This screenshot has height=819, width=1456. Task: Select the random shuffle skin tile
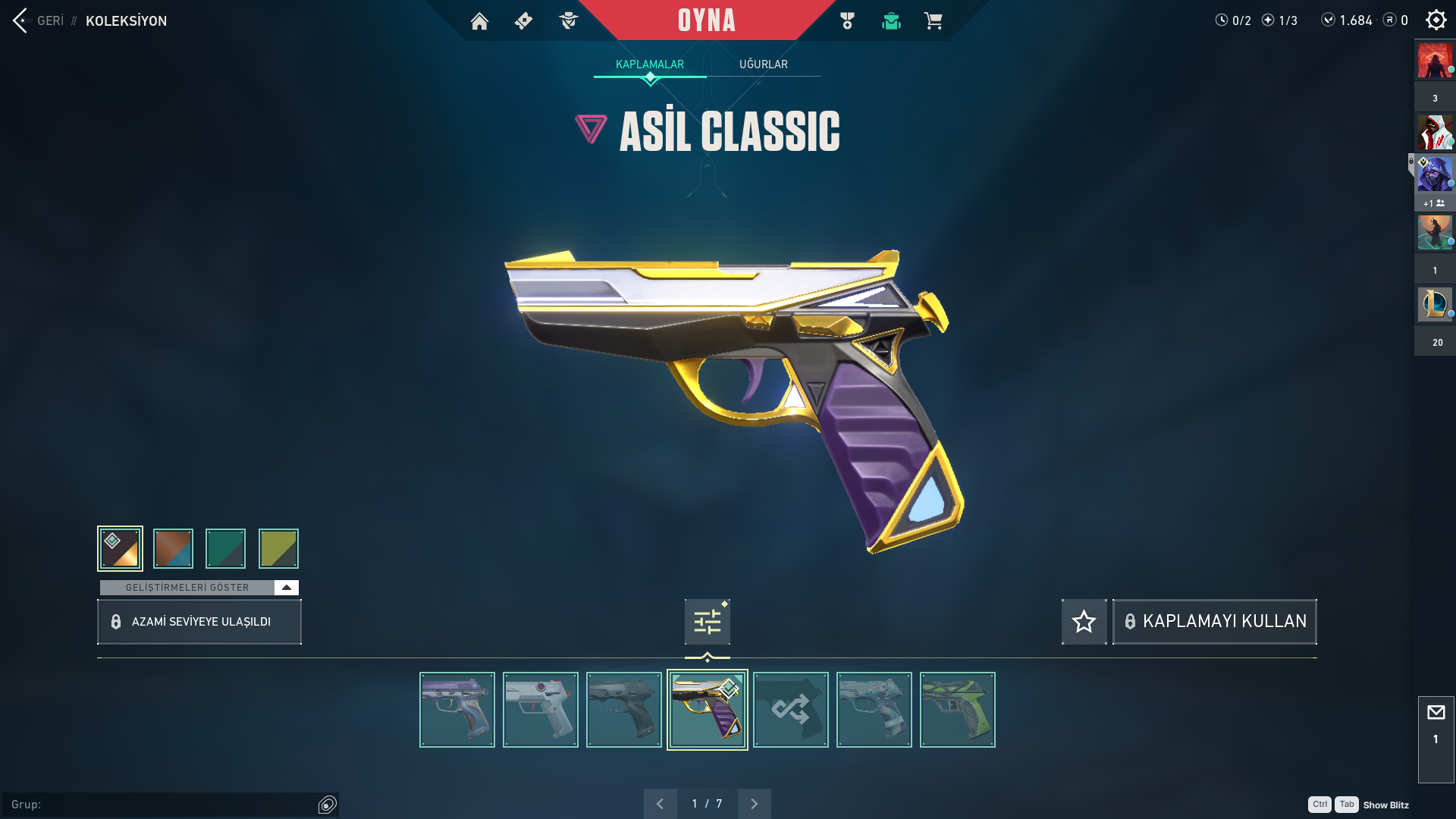[790, 710]
